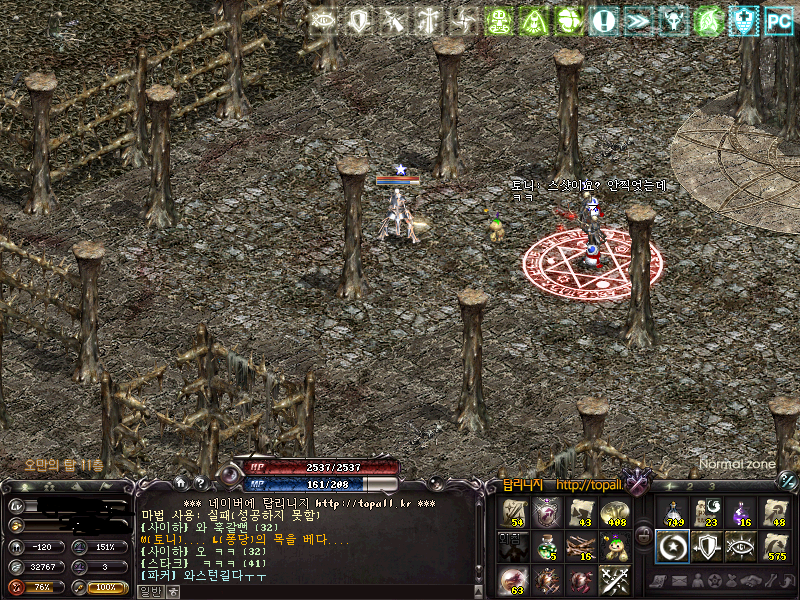The image size is (800, 600).
Task: Click the blue cross shield buff icon
Action: coord(743,20)
